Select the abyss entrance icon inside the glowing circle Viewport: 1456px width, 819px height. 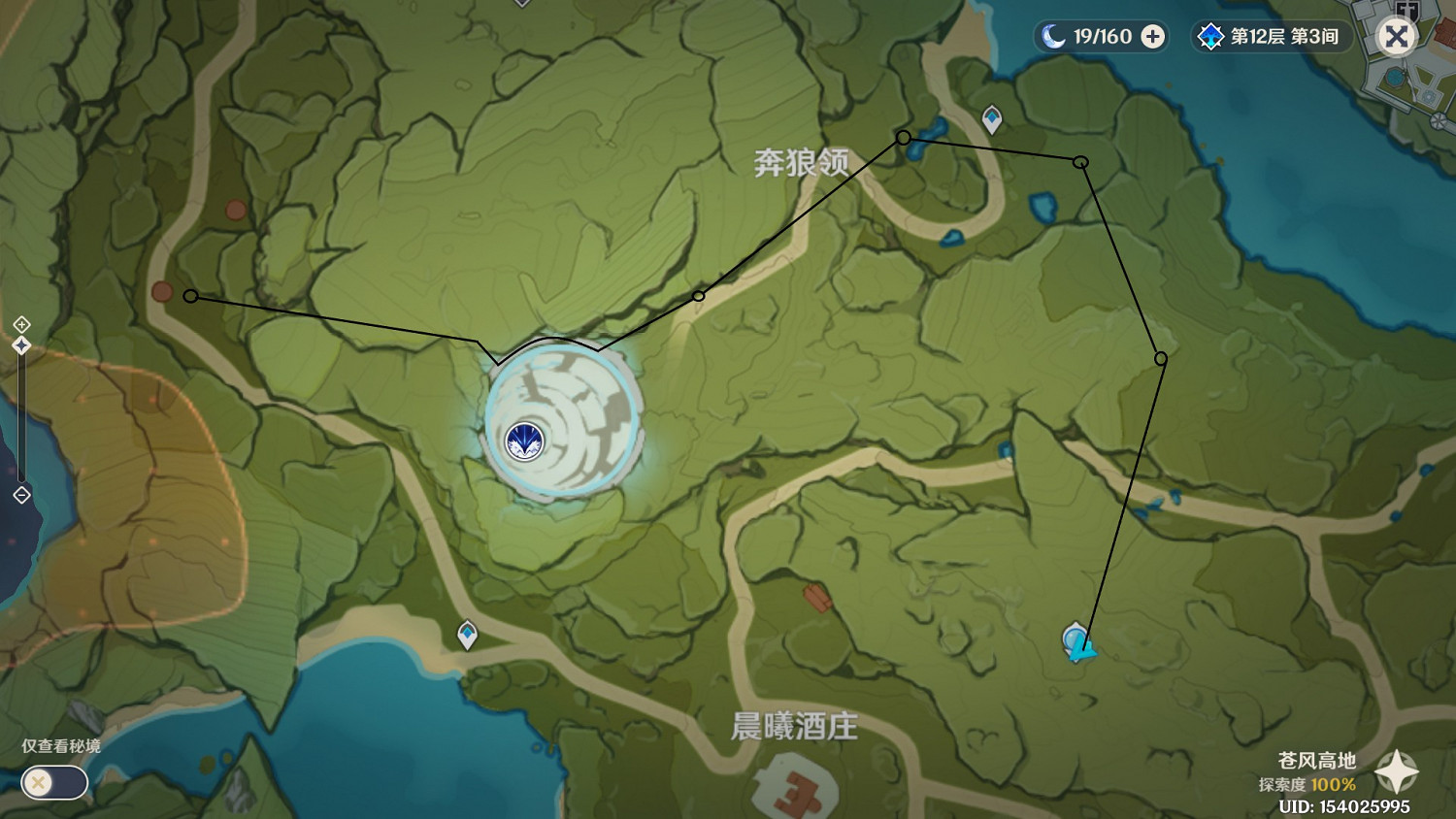(524, 440)
